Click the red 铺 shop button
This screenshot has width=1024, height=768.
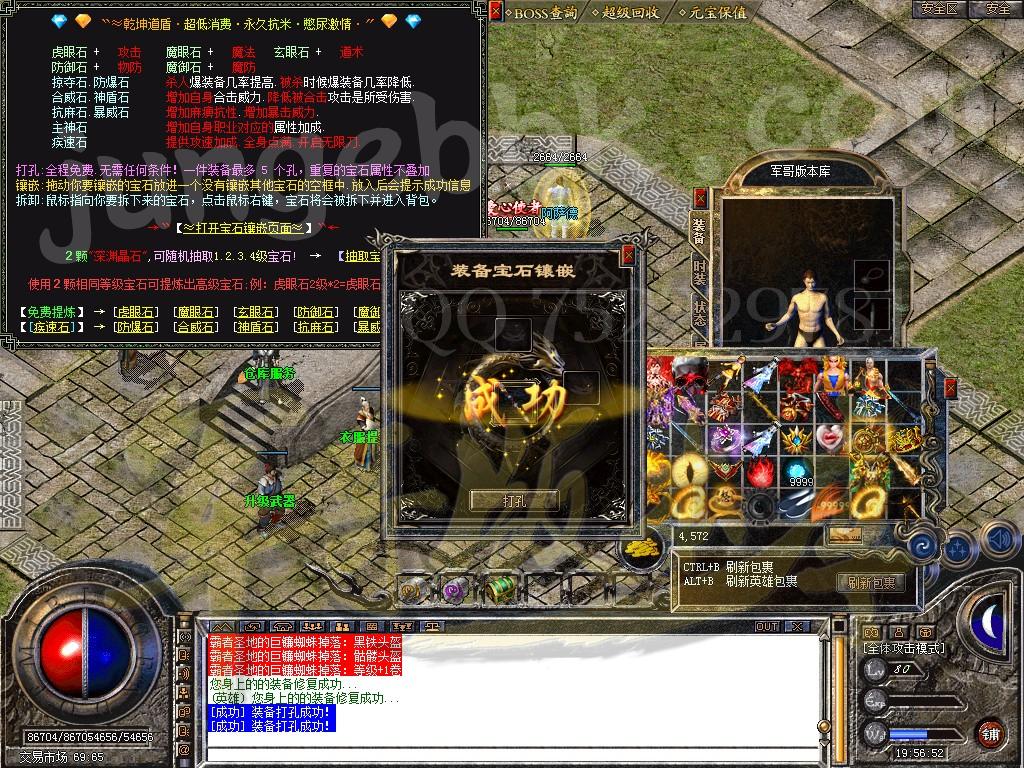click(x=989, y=732)
